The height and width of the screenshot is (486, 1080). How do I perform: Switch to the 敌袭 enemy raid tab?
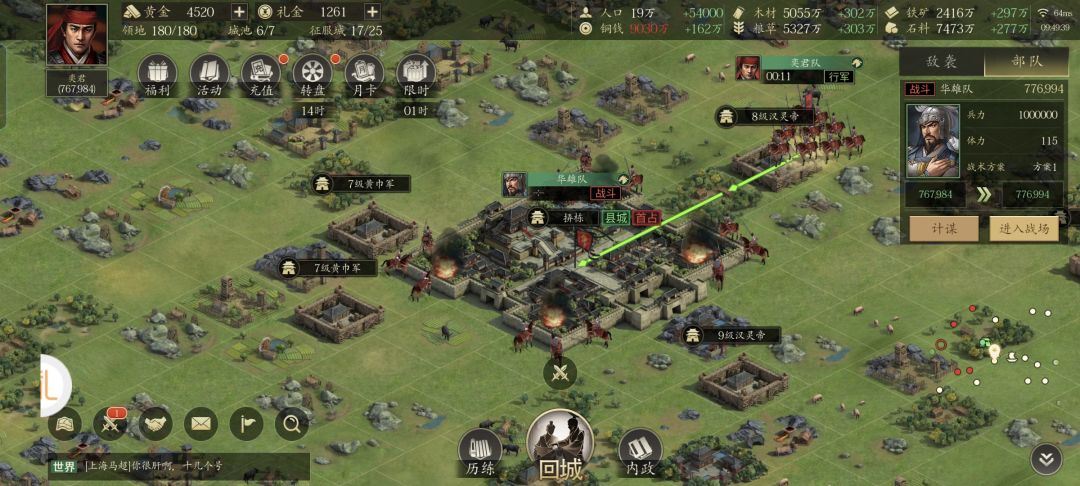(x=941, y=61)
